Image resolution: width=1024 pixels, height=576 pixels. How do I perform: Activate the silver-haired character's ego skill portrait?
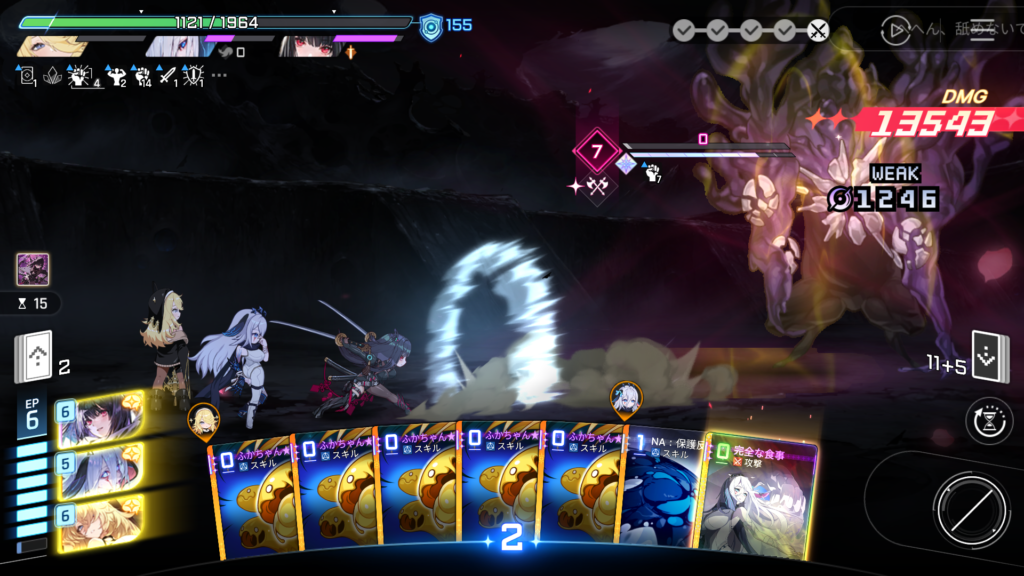tap(98, 470)
